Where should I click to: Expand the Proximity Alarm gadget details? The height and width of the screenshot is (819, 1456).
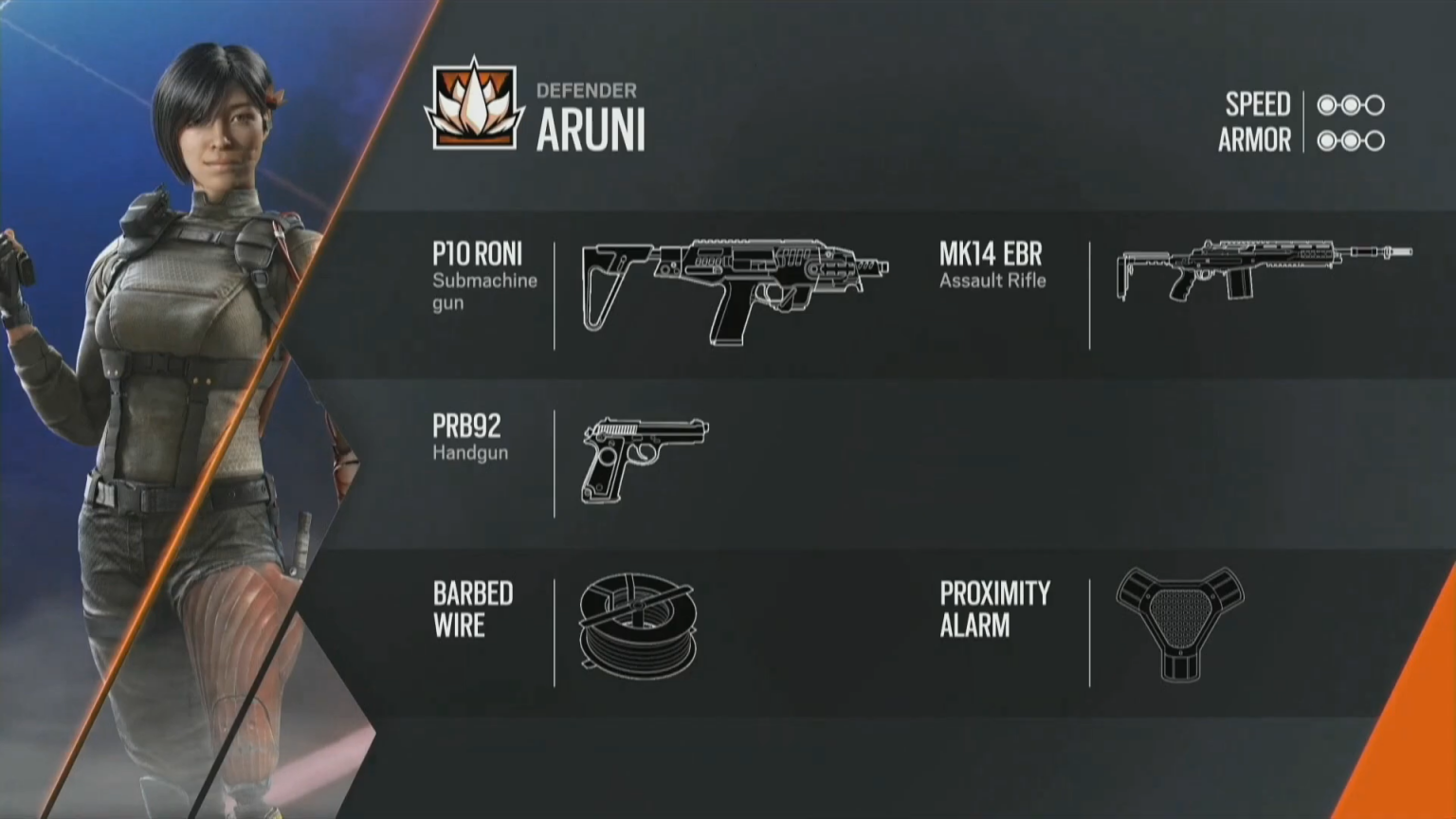pyautogui.click(x=994, y=610)
